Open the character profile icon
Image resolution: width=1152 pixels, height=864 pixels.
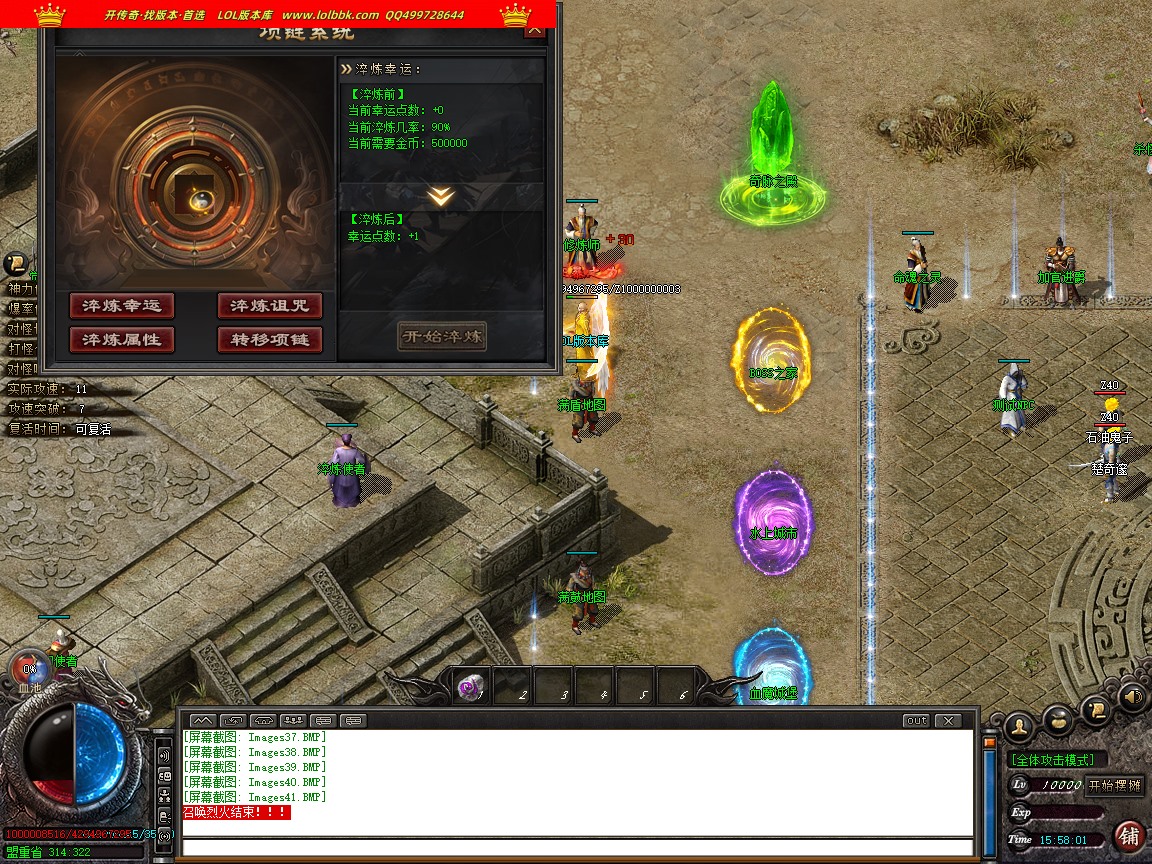[x=1019, y=724]
